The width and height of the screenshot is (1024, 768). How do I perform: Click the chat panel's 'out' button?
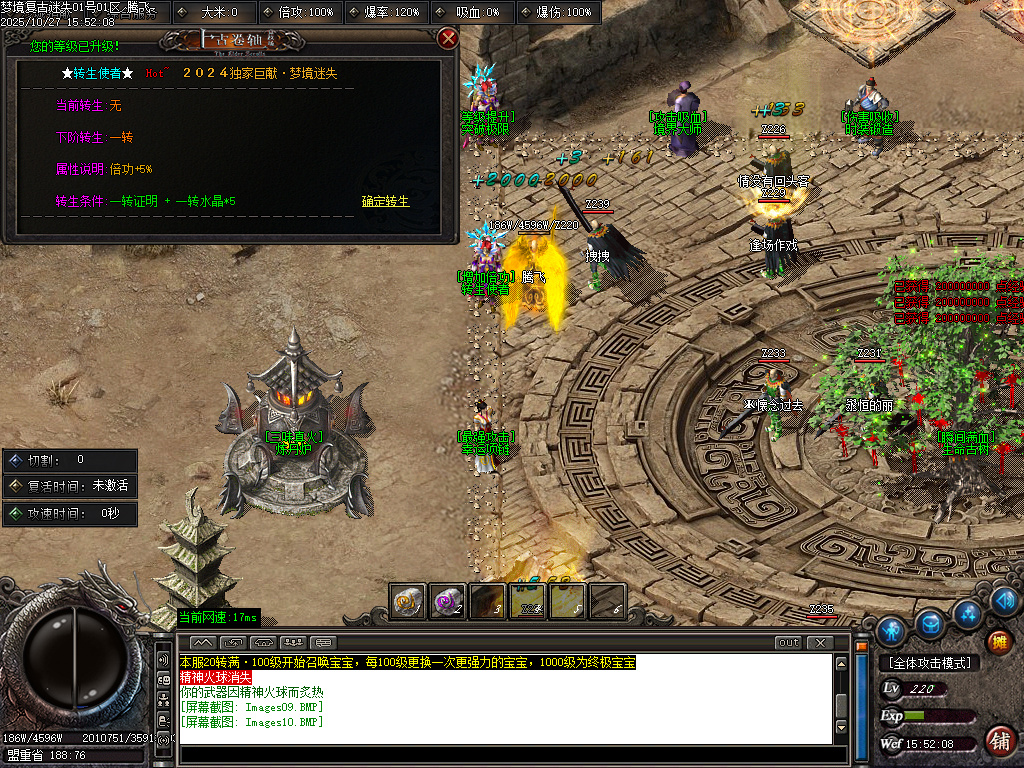(x=789, y=642)
